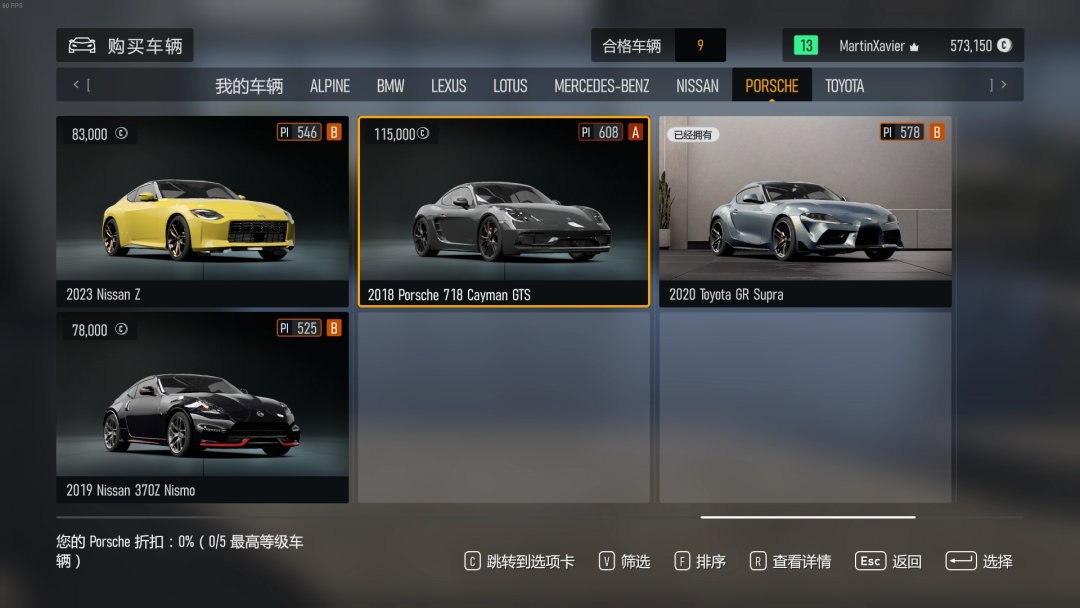The image size is (1080, 608).
Task: Switch to the 我的车辆 tab
Action: point(249,86)
